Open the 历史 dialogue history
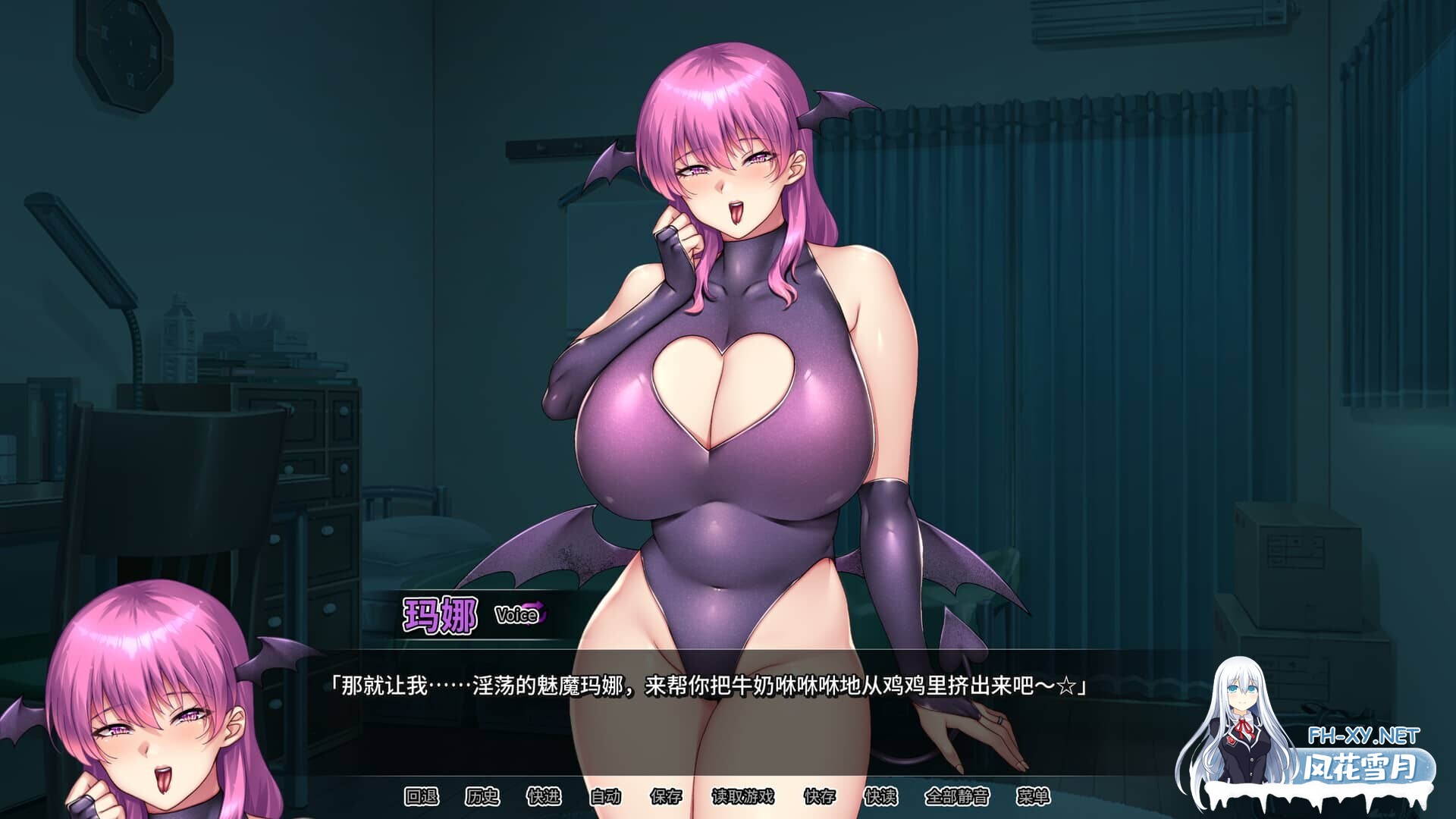 482,795
